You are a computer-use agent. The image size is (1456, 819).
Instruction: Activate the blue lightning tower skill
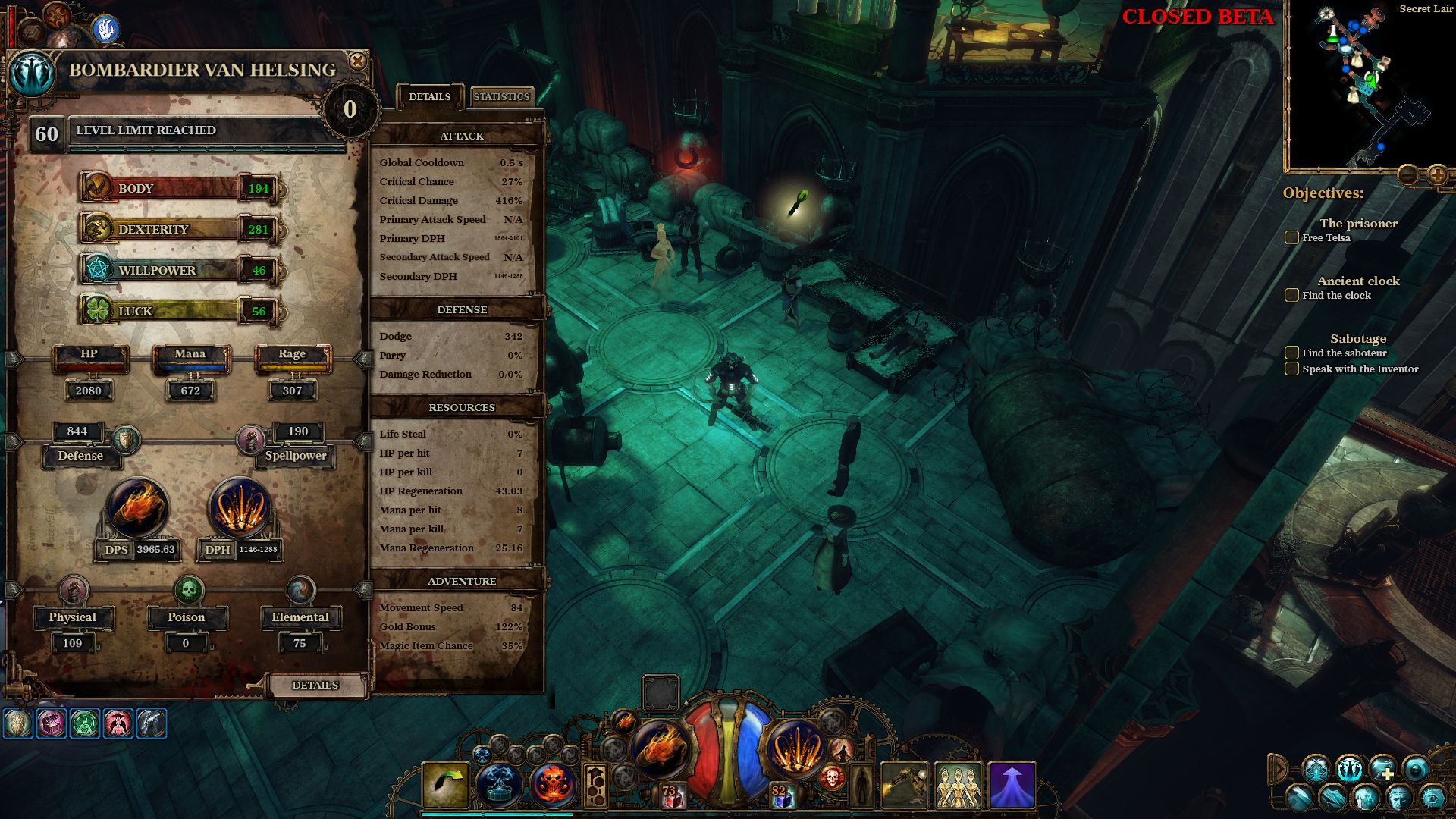pos(499,785)
